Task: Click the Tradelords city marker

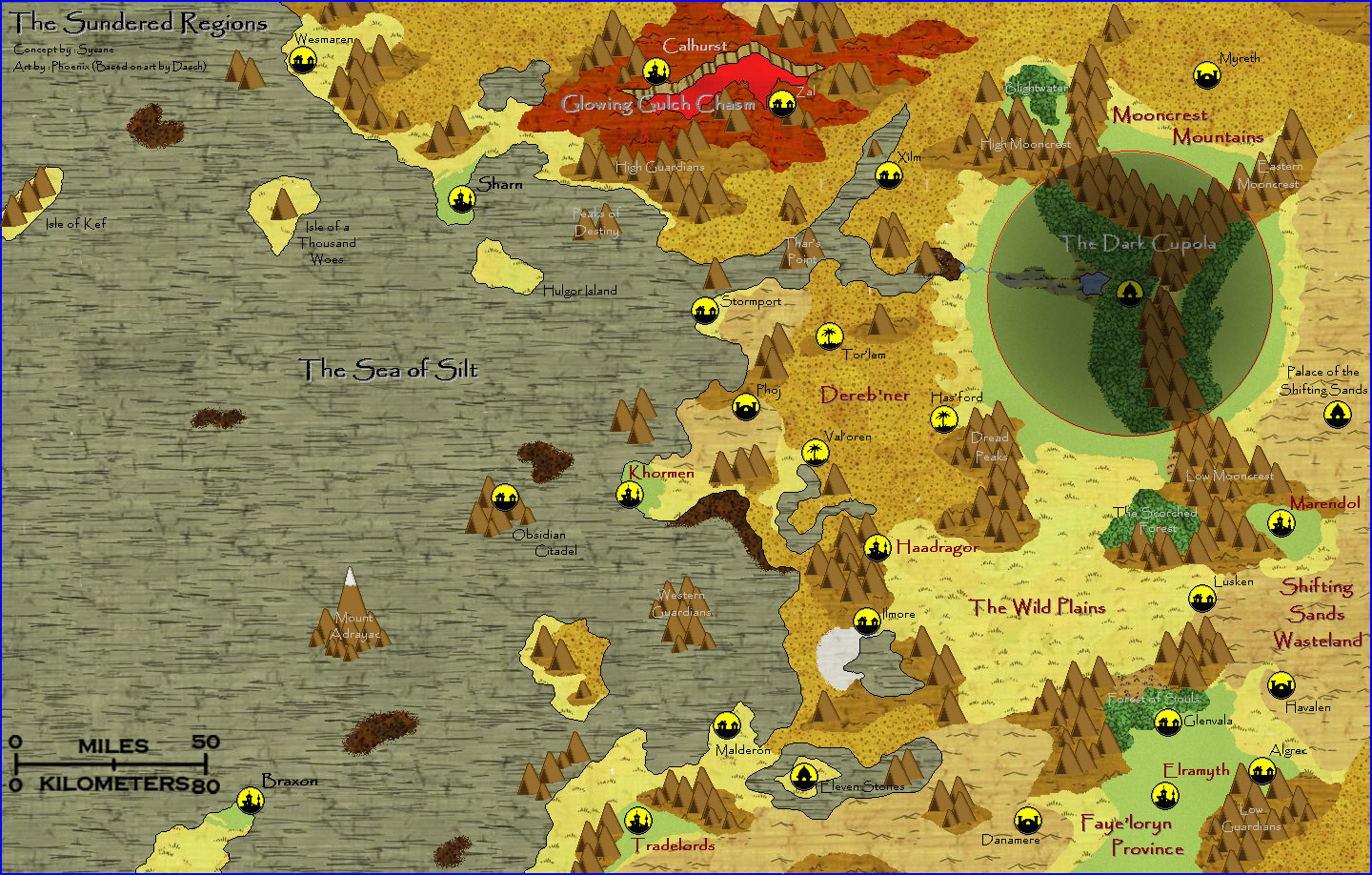Action: 637,820
